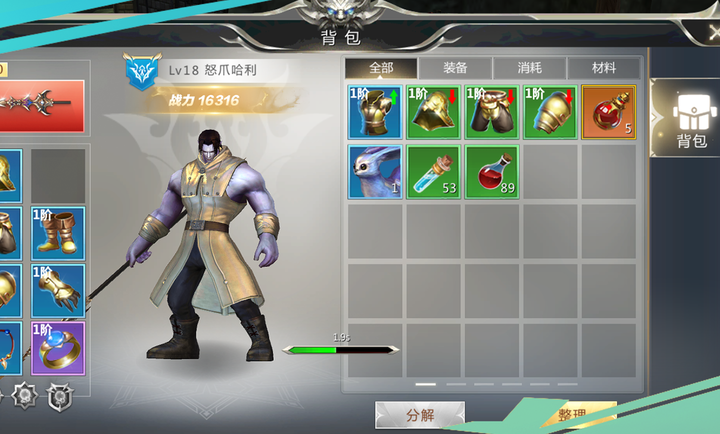Select the 材料 (Materials) tab
This screenshot has width=720, height=434.
click(x=603, y=68)
